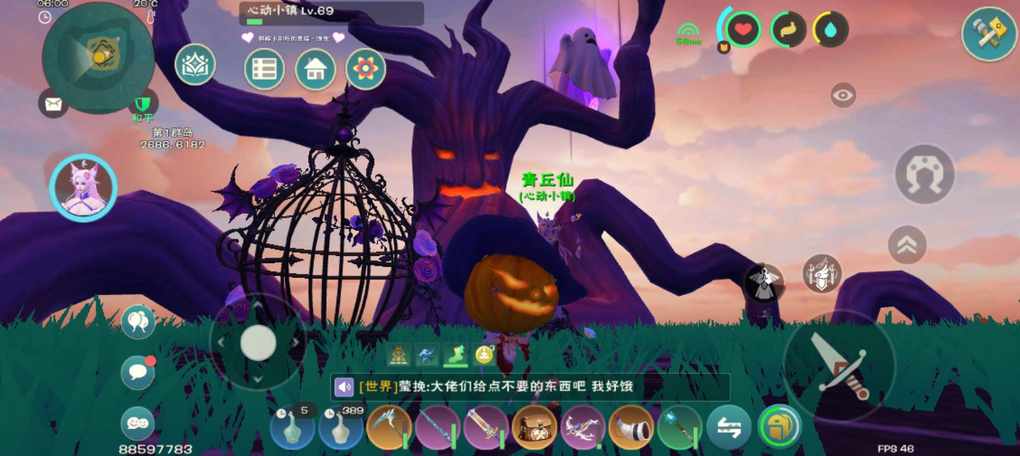Open the world chat message bar

530,387
